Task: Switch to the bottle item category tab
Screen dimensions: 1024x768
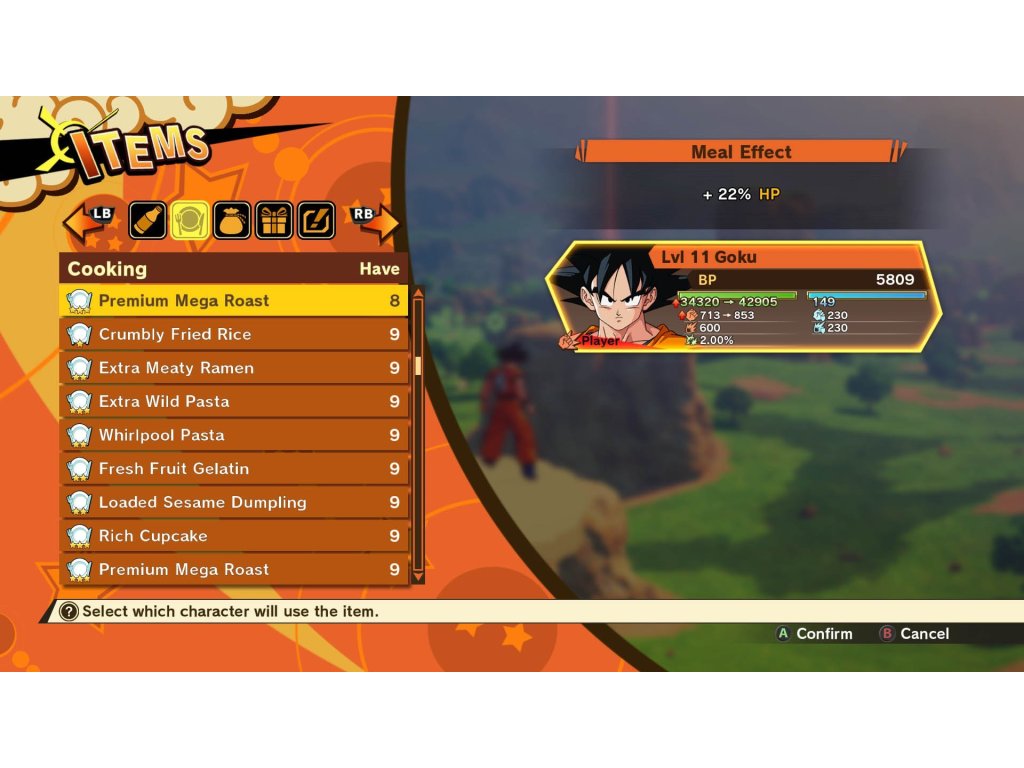Action: coord(147,220)
